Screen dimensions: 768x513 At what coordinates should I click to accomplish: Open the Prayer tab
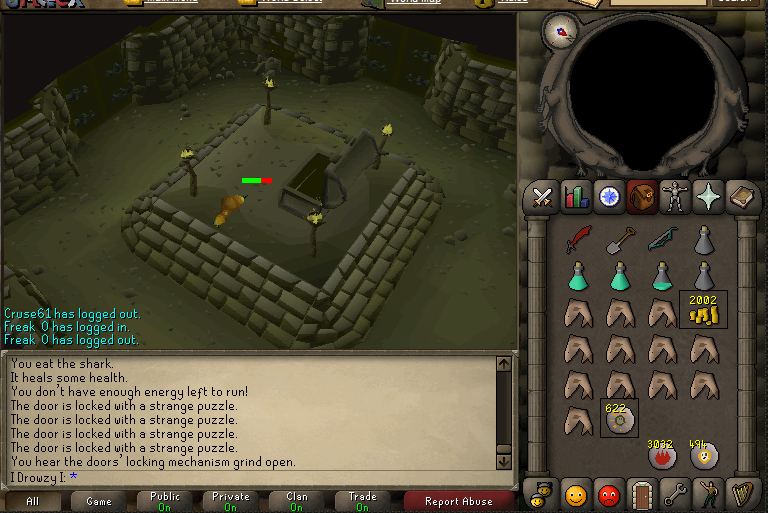pos(708,197)
